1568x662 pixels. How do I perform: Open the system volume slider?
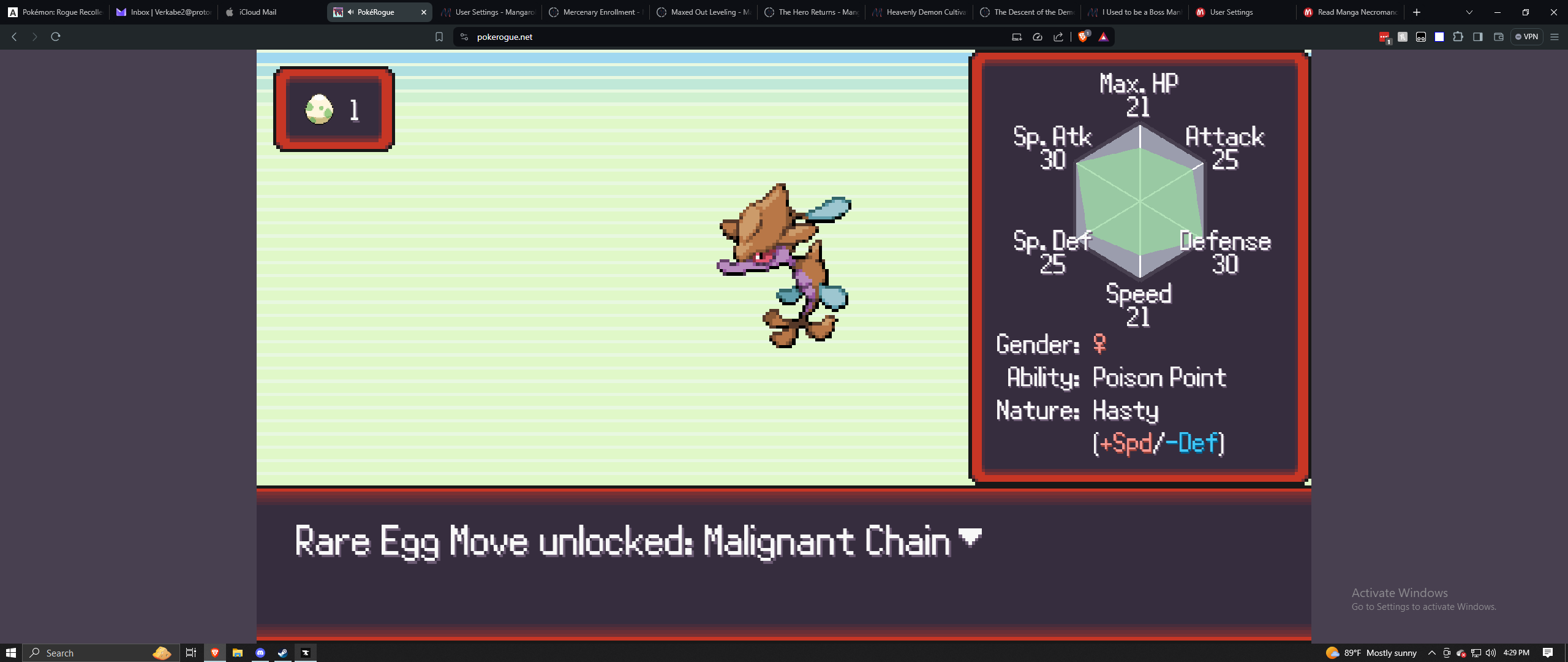coord(1491,652)
